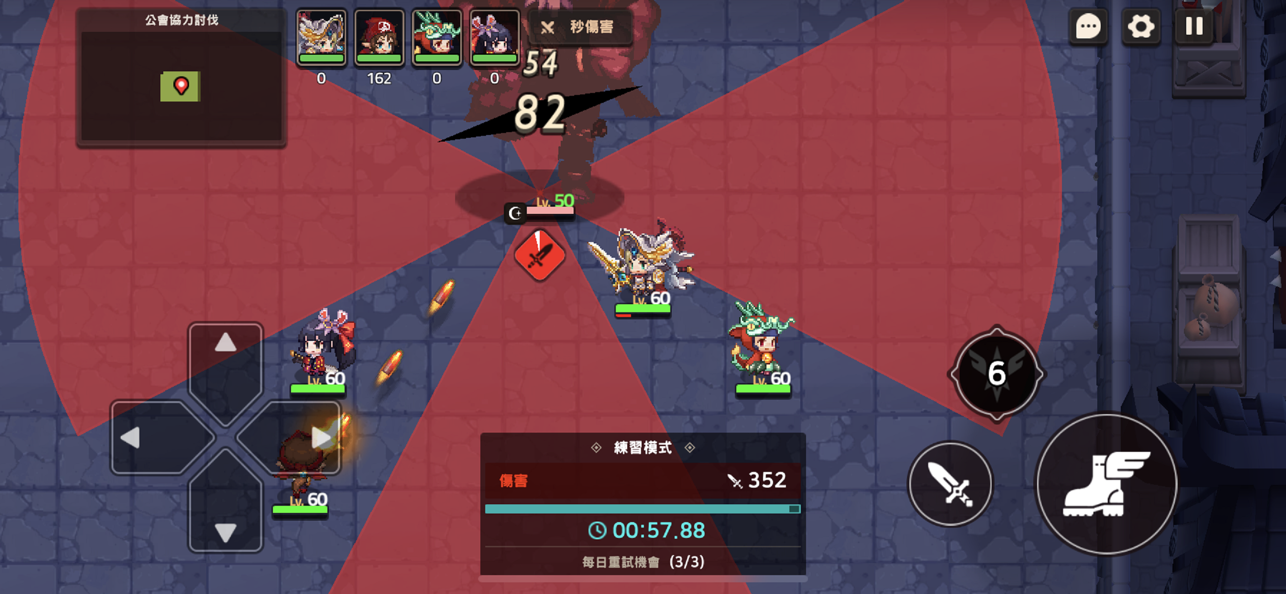Select the black-haired bunny-ribbon hero portrait
Image resolution: width=1286 pixels, height=594 pixels.
pyautogui.click(x=494, y=38)
